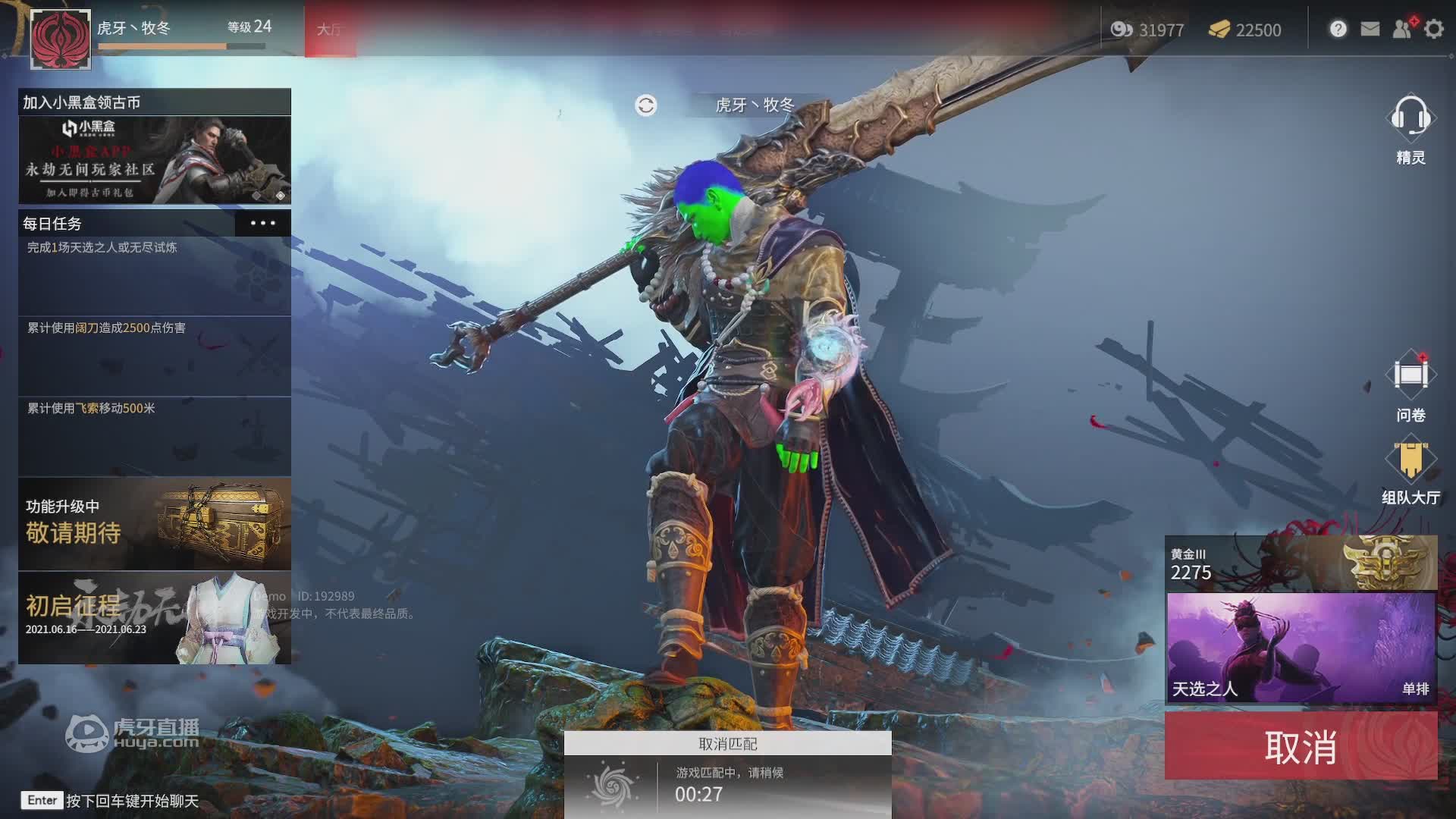
Task: Open the 初启征程 event banner
Action: tap(155, 618)
